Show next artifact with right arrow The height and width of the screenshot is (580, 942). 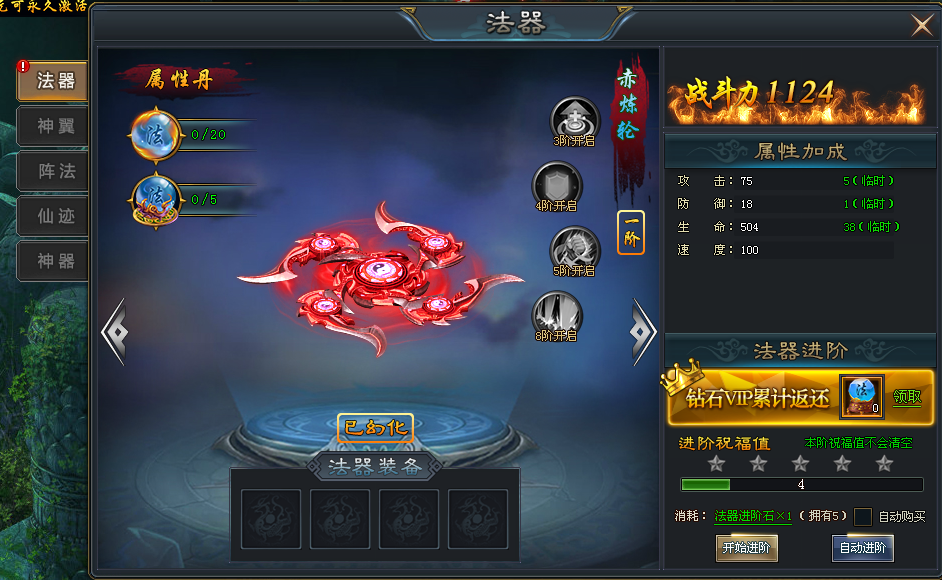pyautogui.click(x=643, y=328)
